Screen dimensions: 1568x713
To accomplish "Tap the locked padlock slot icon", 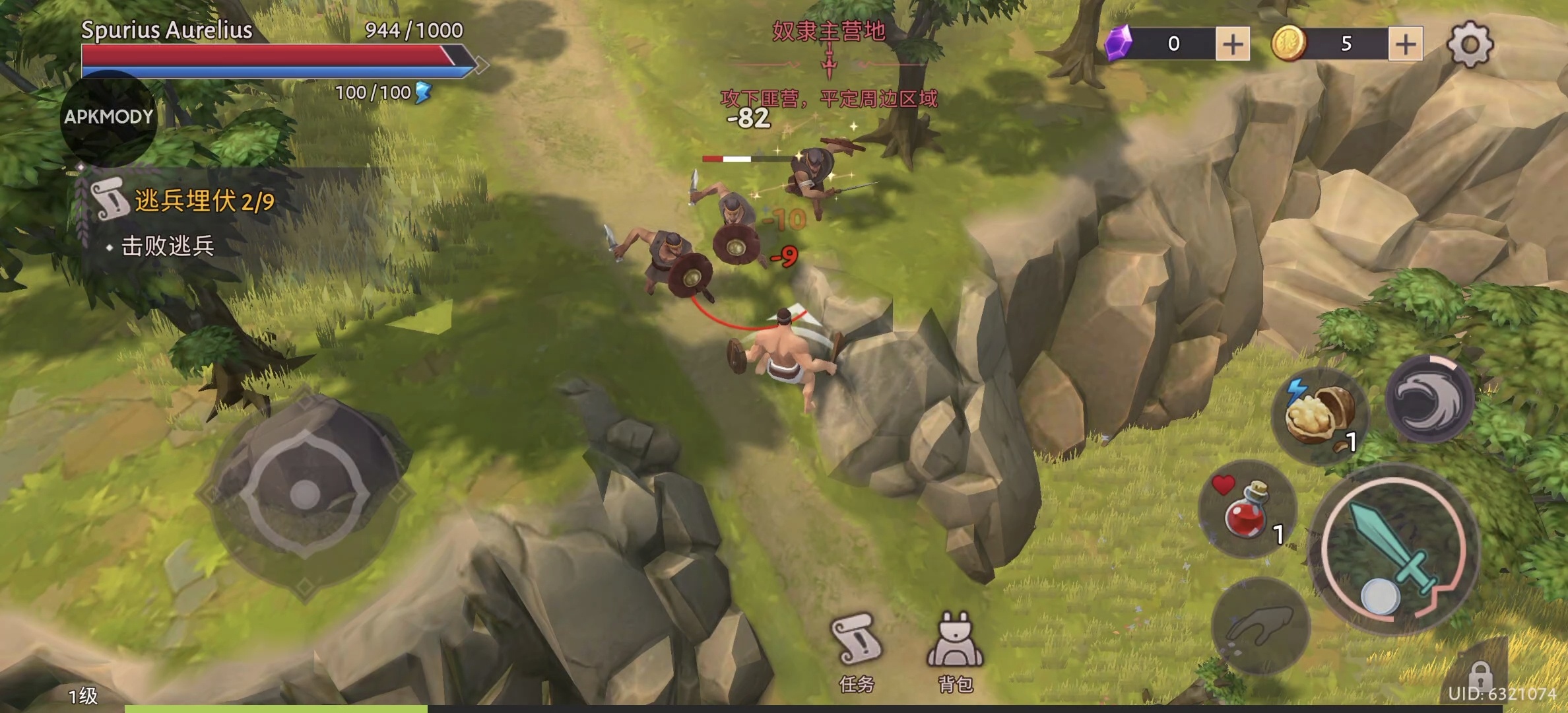I will tap(1481, 676).
